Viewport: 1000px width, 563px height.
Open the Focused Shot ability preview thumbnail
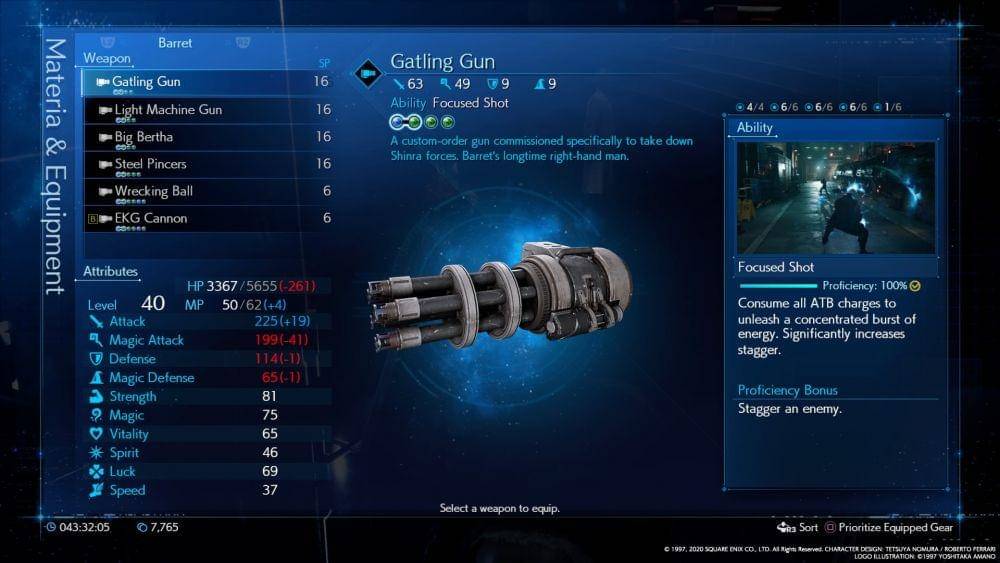pos(836,197)
